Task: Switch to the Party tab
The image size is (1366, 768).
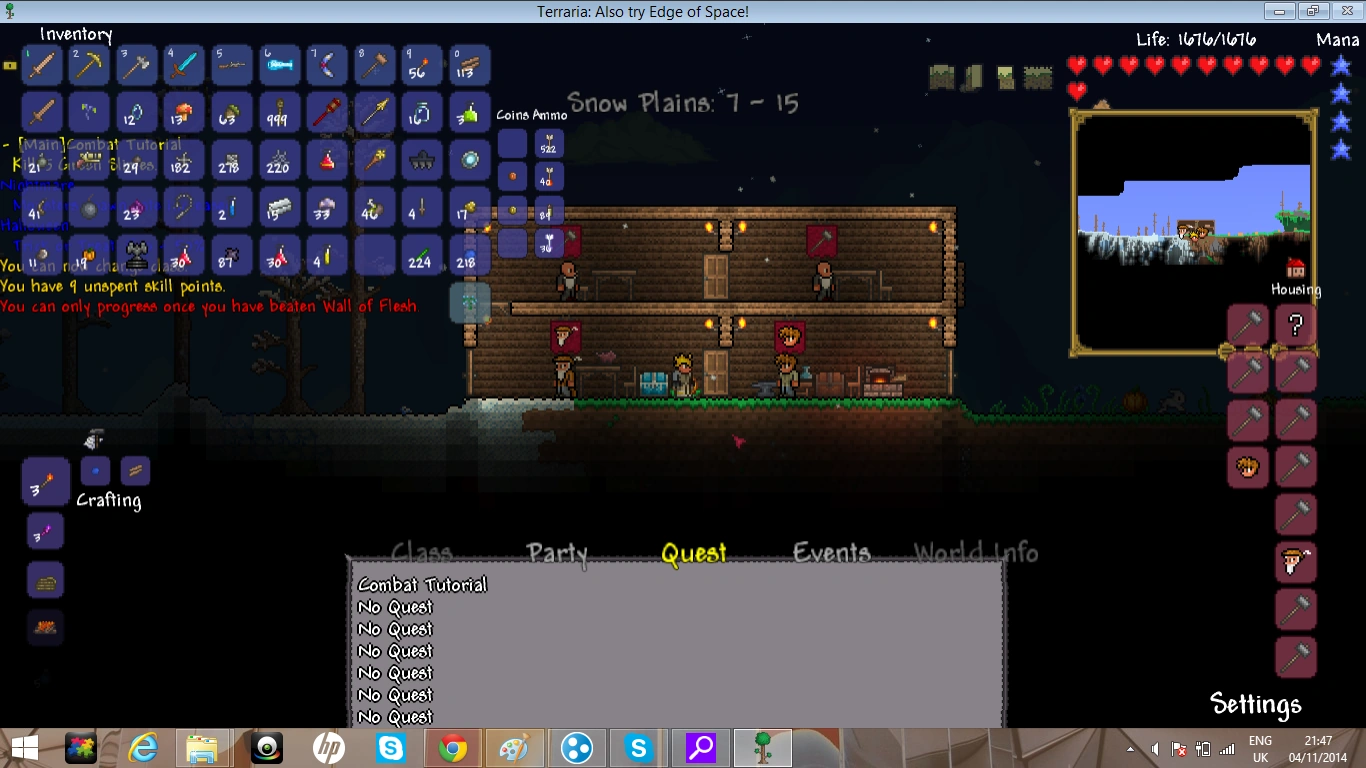Action: point(557,552)
